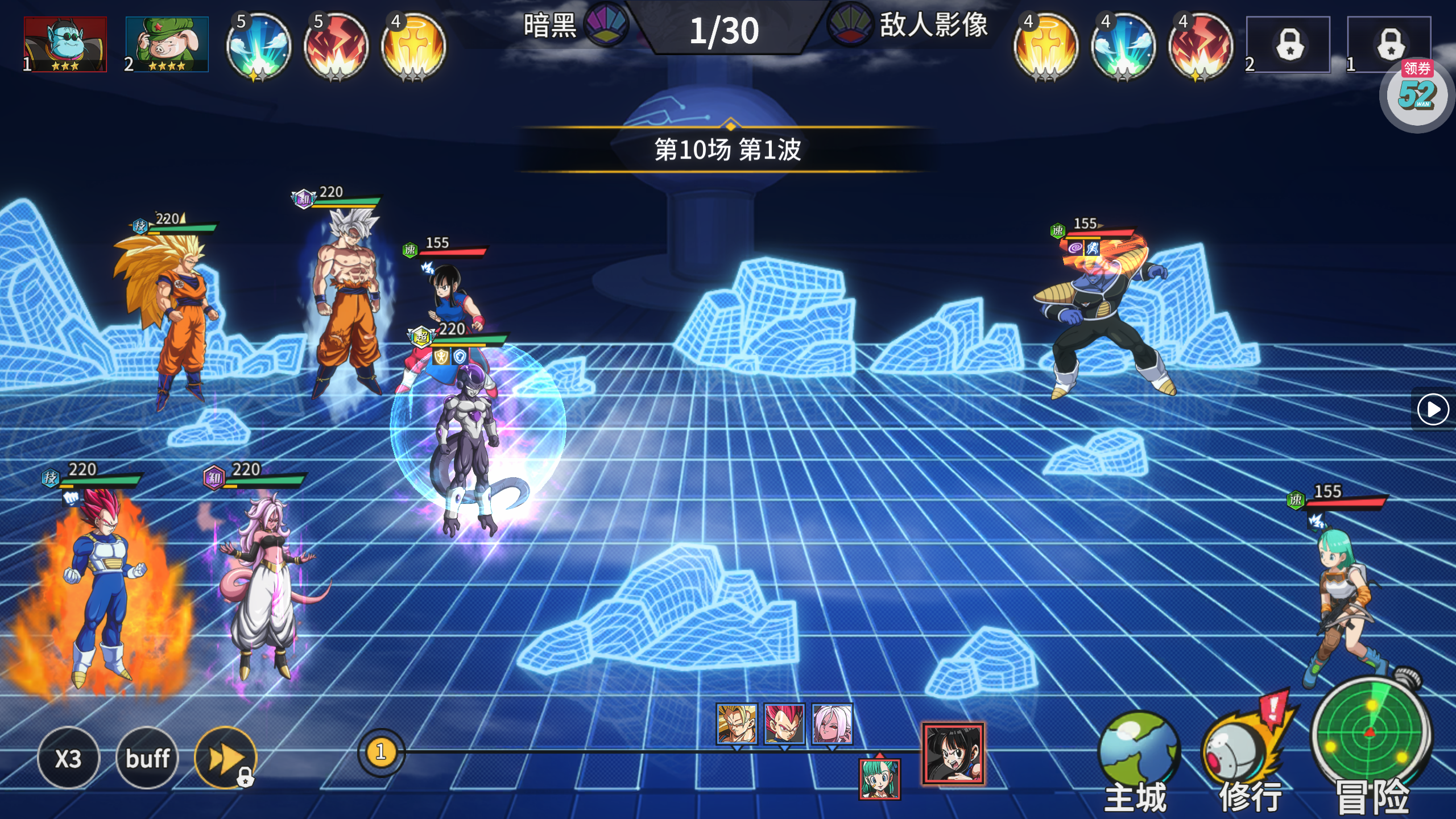The image size is (1456, 819).
Task: Inspect the player's golden cross skill orb
Action: pos(413,47)
